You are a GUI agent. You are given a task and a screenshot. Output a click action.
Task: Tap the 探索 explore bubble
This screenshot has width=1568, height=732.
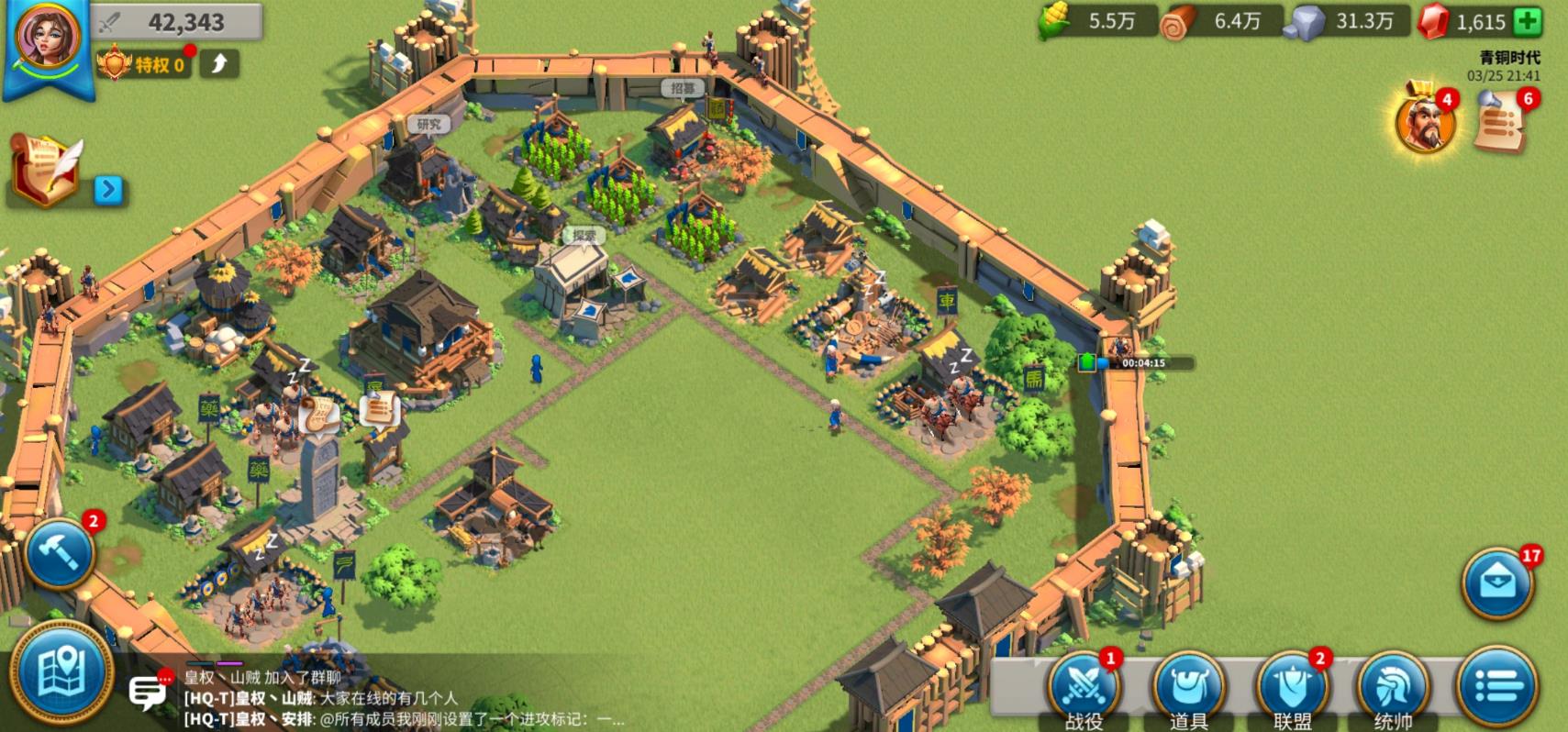(x=584, y=236)
